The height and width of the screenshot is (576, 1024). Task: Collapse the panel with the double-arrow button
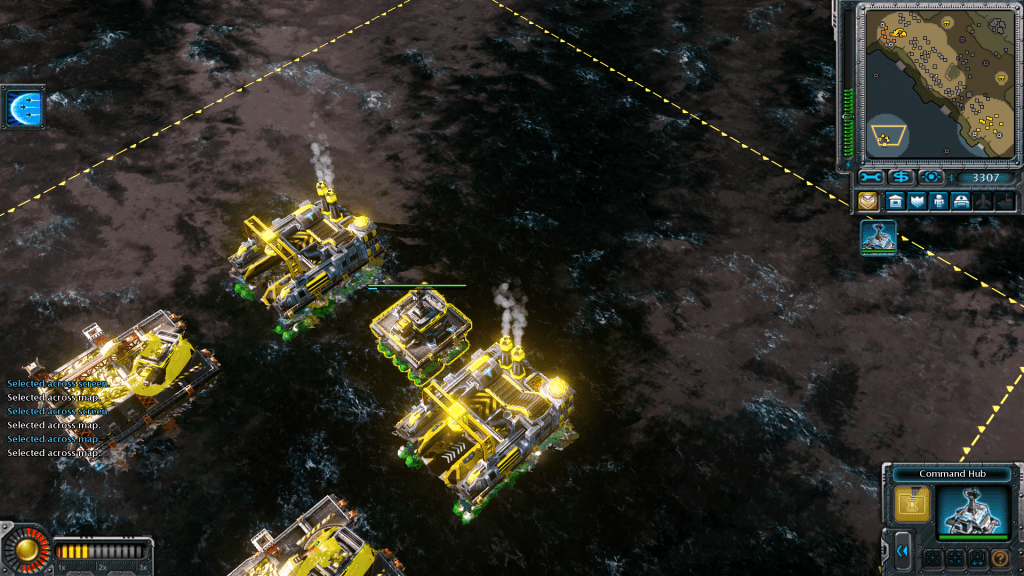click(x=902, y=551)
